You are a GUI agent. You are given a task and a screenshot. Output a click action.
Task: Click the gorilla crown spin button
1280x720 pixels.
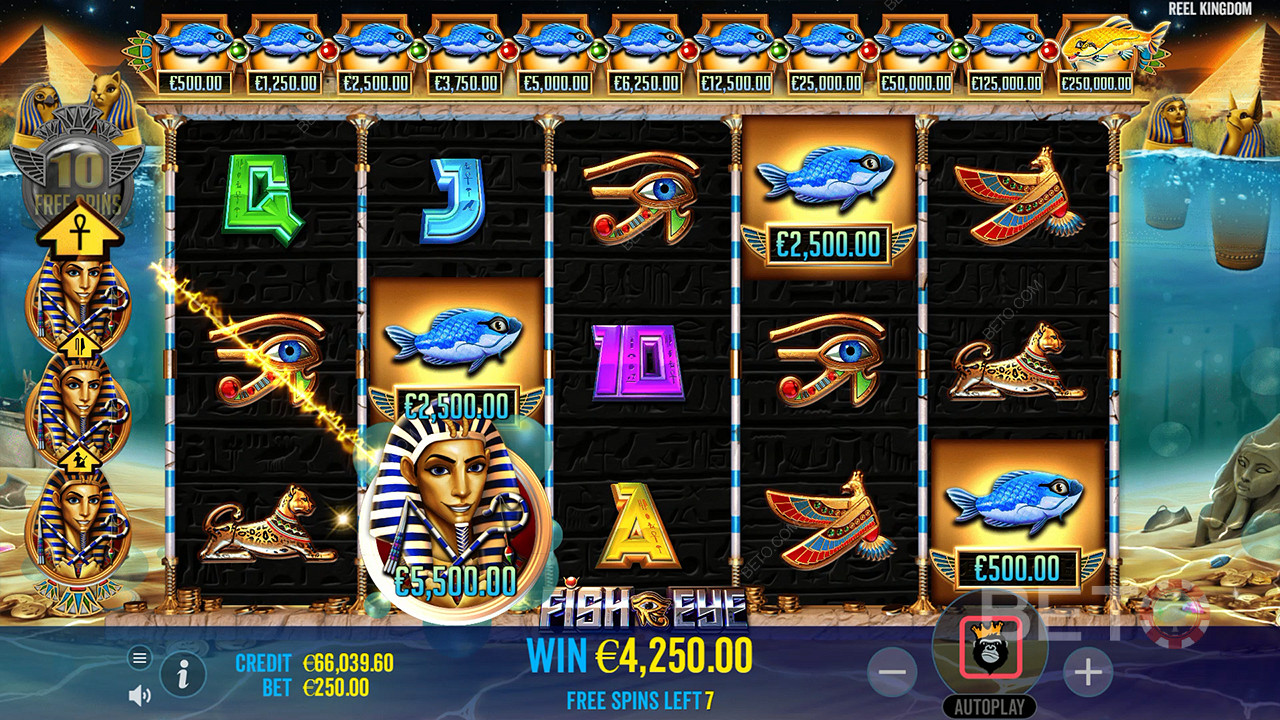(990, 648)
